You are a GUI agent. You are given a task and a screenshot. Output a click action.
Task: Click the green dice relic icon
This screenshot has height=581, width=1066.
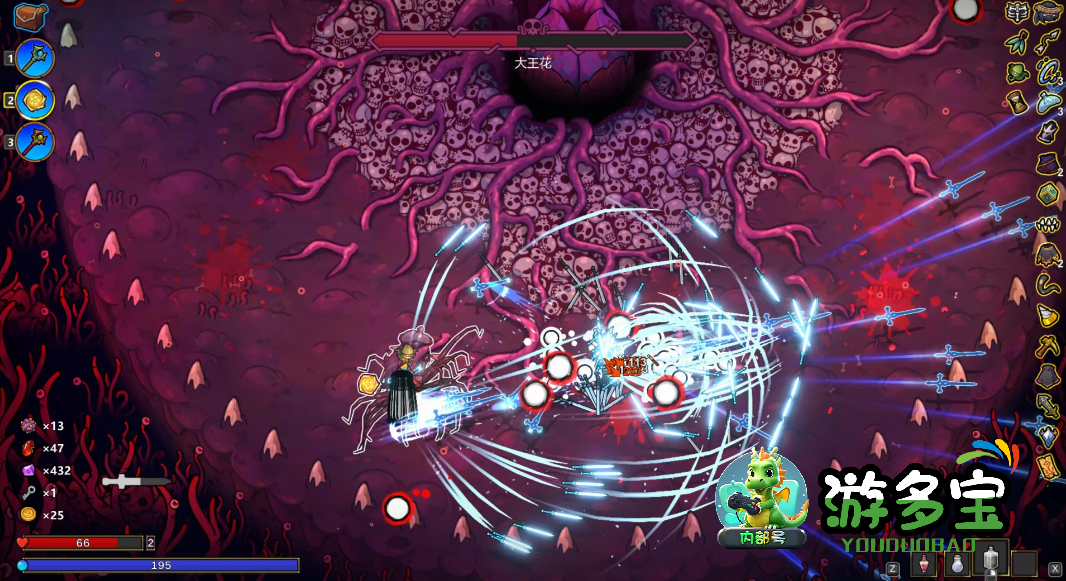click(1047, 193)
